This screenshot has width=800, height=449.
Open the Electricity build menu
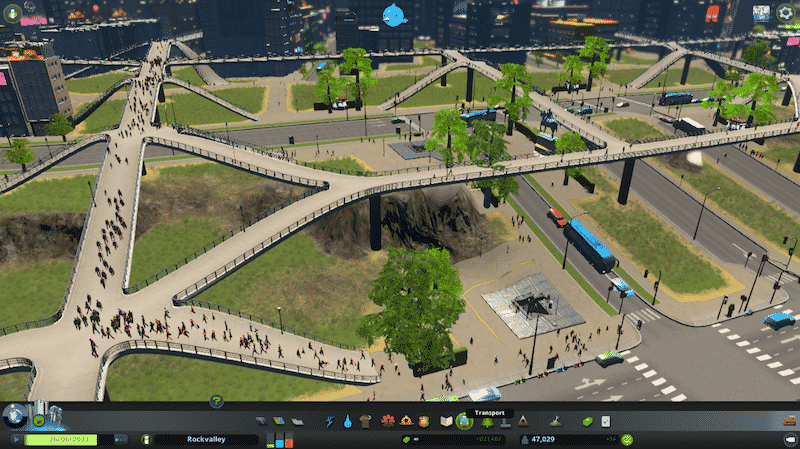pos(330,422)
